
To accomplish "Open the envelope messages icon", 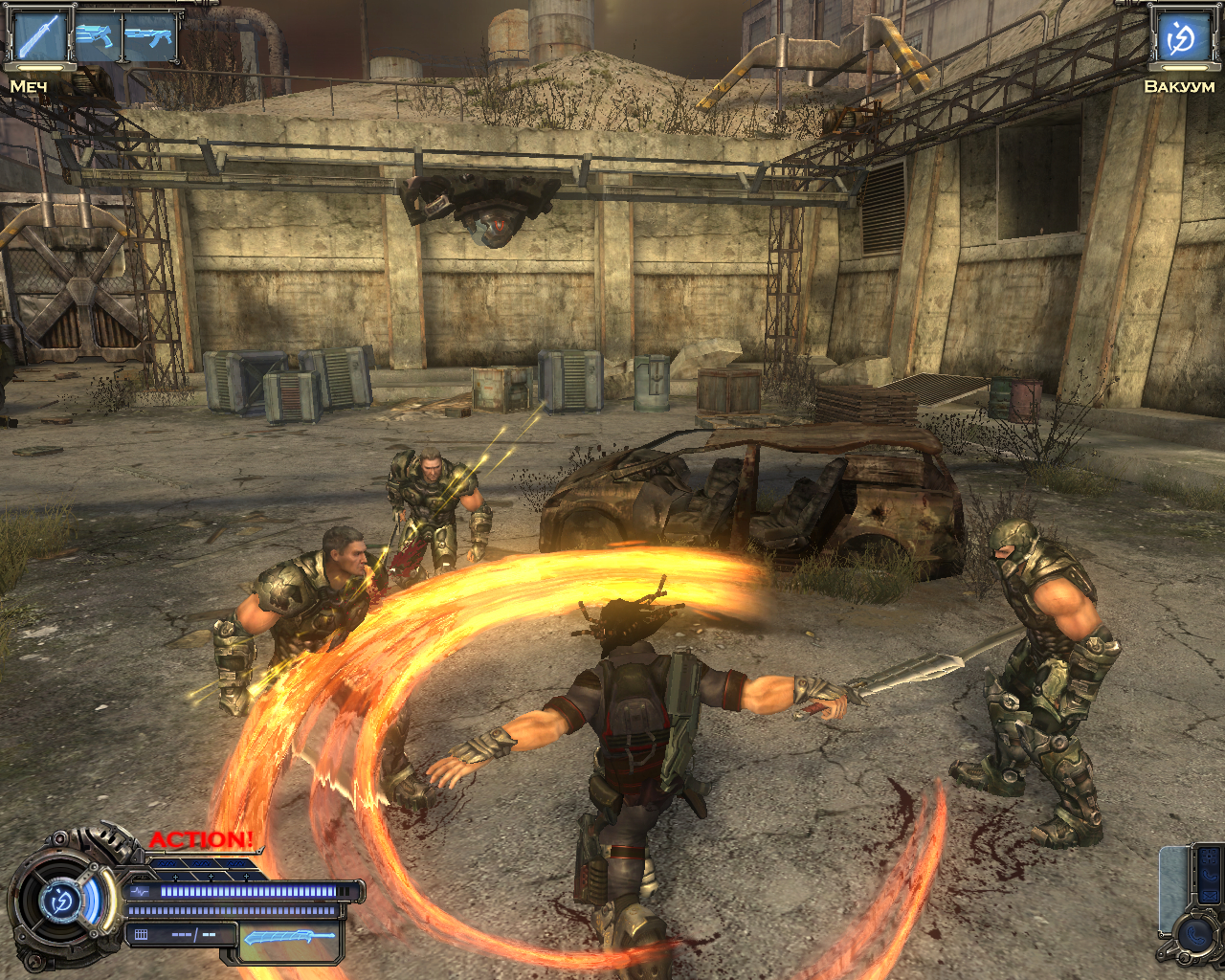I will pos(1210,896).
